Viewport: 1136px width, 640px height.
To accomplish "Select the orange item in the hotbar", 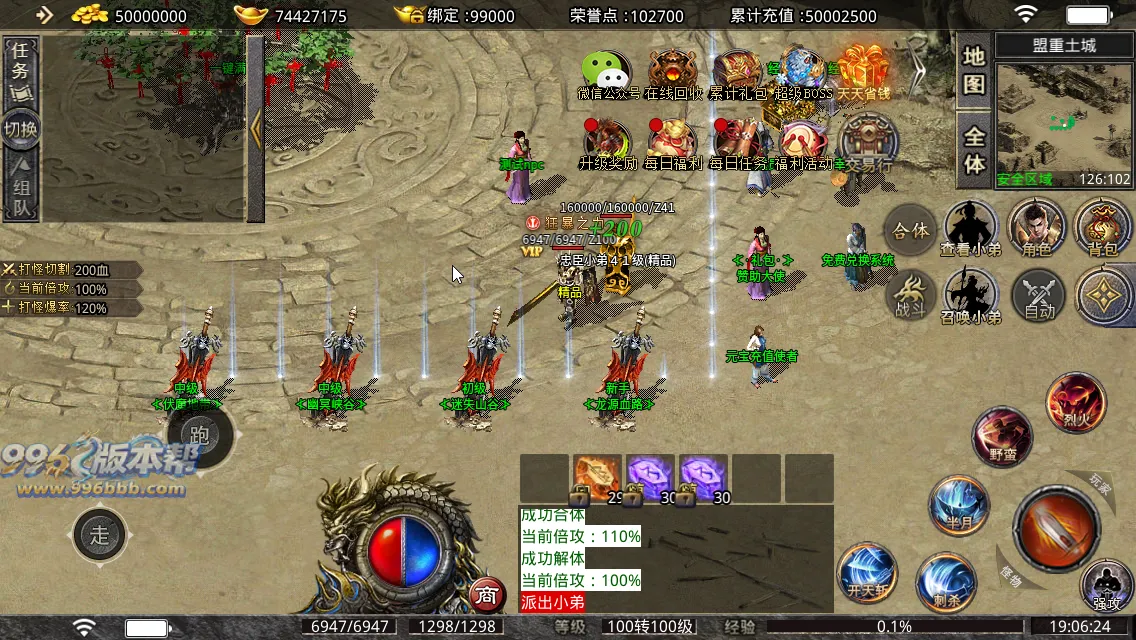I will pyautogui.click(x=597, y=477).
